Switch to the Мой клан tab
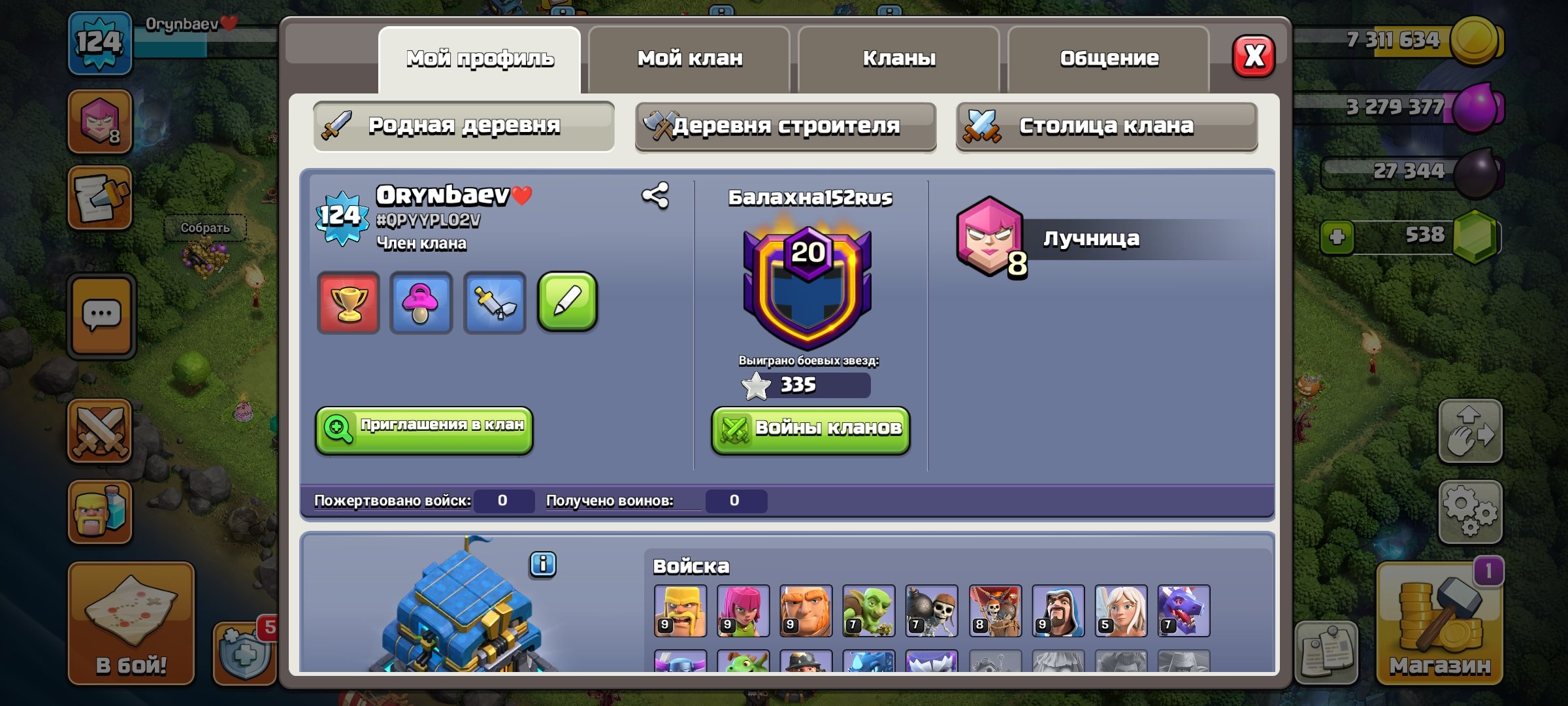 point(690,58)
